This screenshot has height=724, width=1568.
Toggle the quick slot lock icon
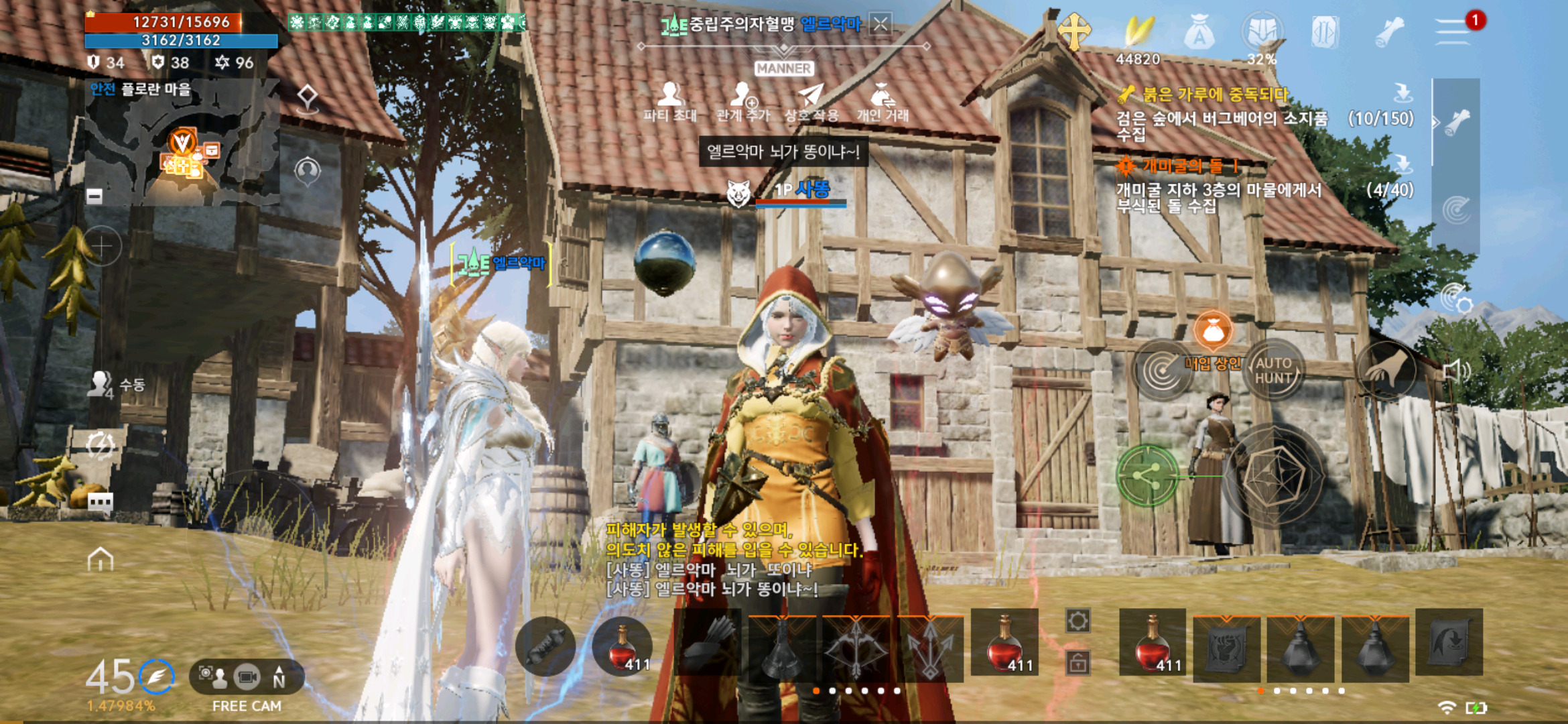tap(1077, 662)
